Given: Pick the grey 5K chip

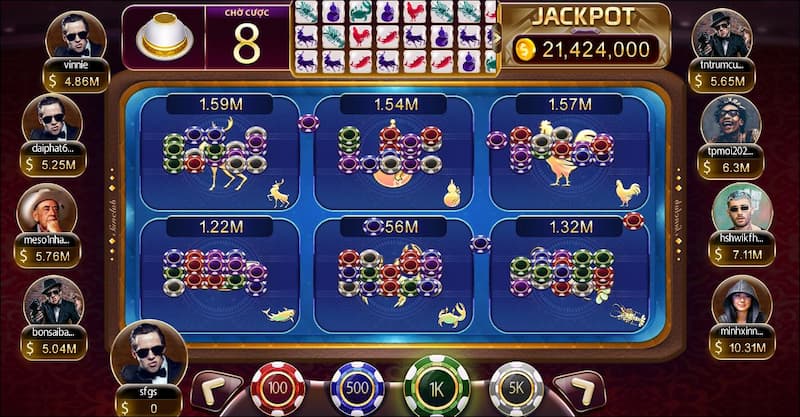Looking at the screenshot, I should click(516, 388).
